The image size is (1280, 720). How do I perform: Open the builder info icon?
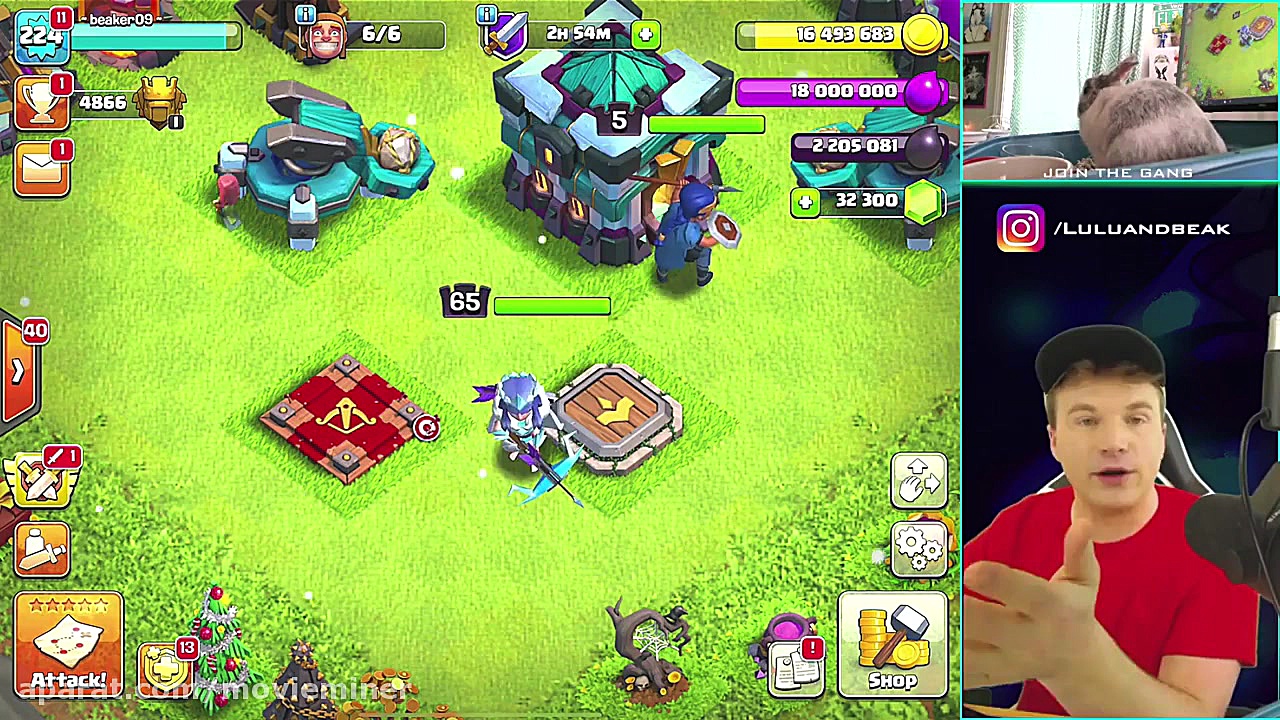305,14
